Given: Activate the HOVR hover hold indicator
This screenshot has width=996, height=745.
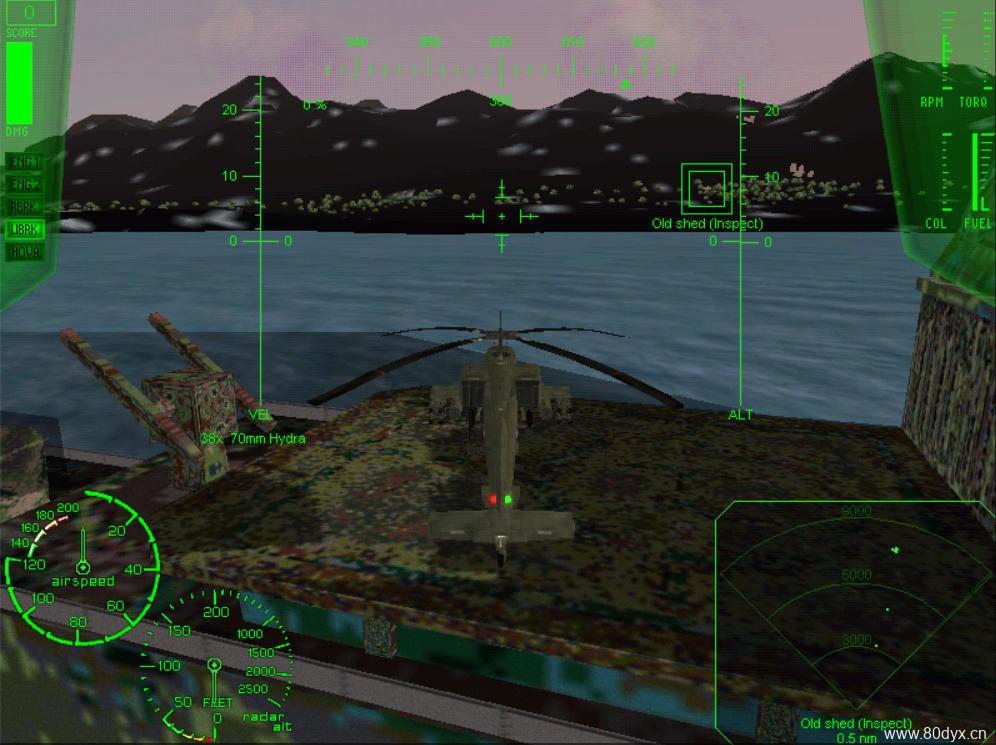Looking at the screenshot, I should click(x=25, y=252).
